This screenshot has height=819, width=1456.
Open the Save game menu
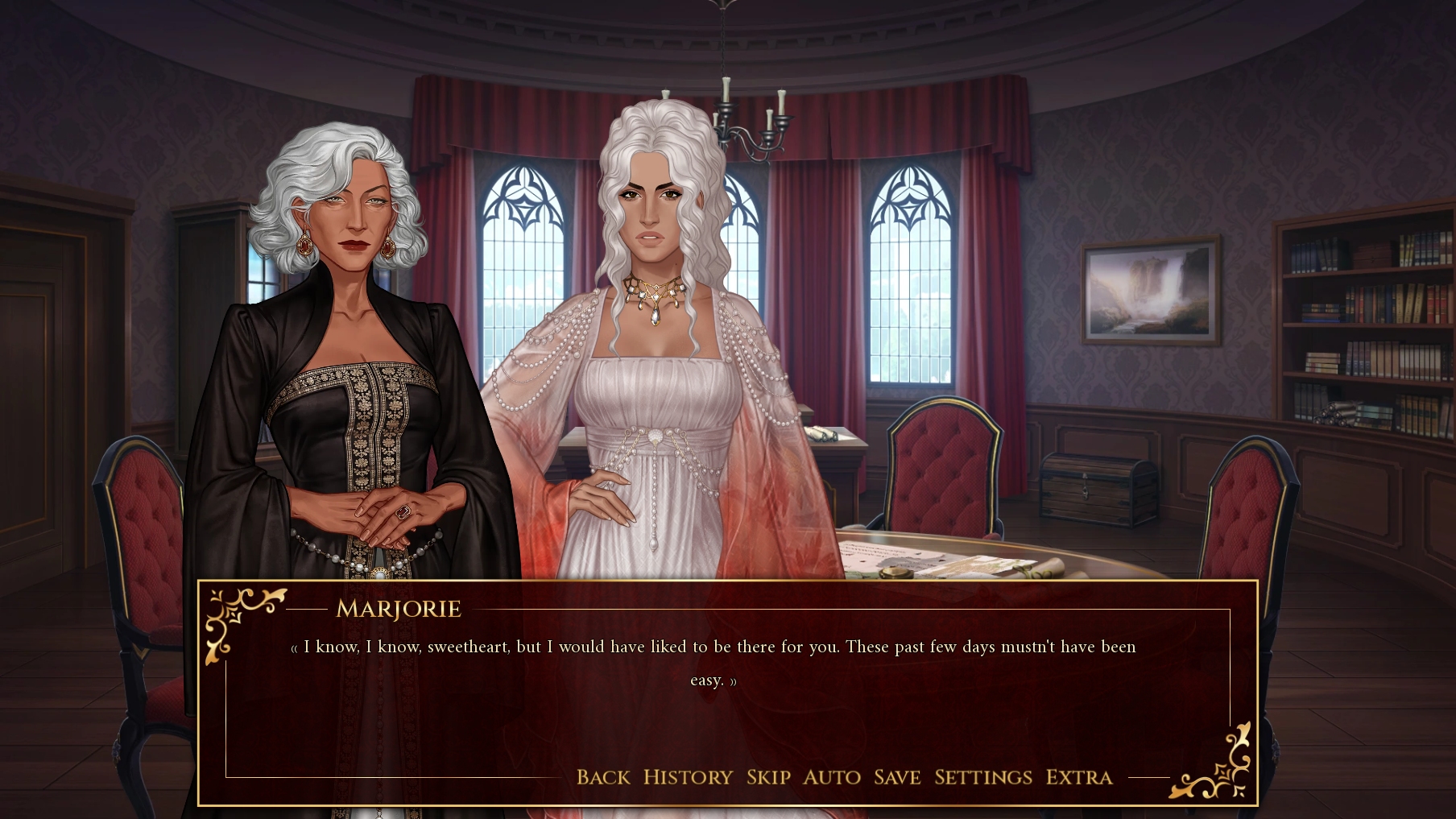coord(897,777)
